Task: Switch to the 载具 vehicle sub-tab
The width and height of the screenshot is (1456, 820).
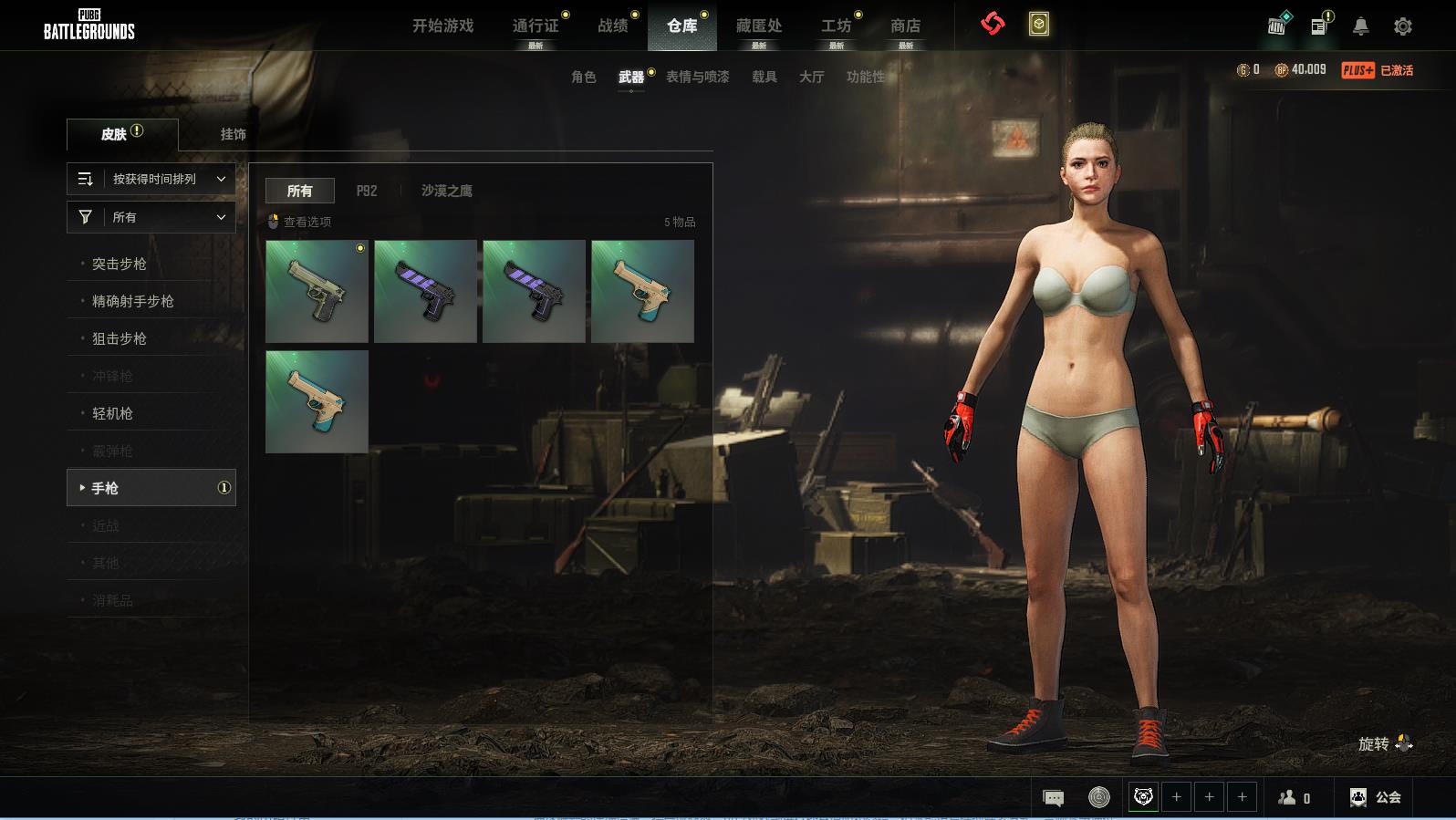Action: [764, 77]
